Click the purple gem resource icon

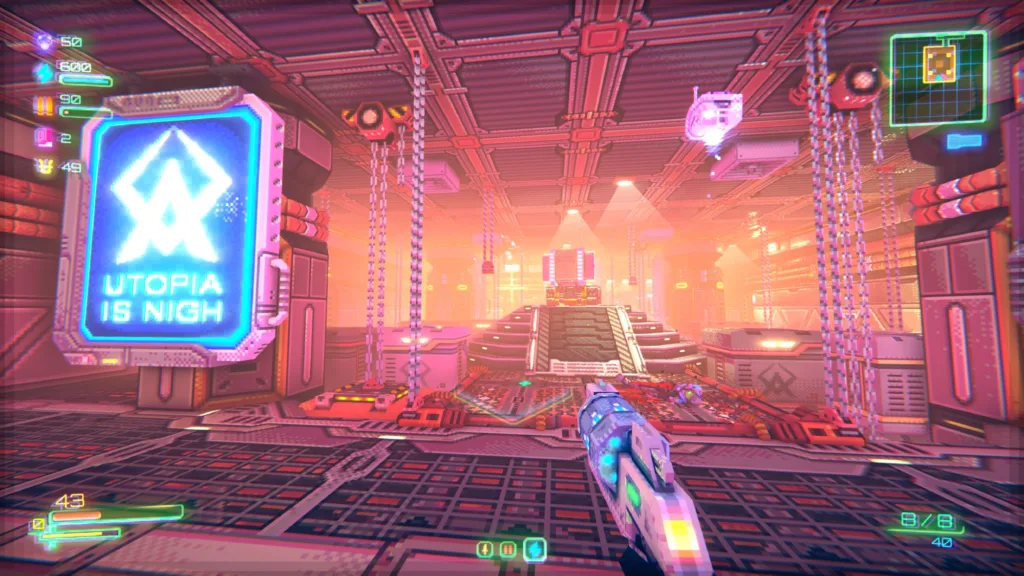tap(43, 42)
